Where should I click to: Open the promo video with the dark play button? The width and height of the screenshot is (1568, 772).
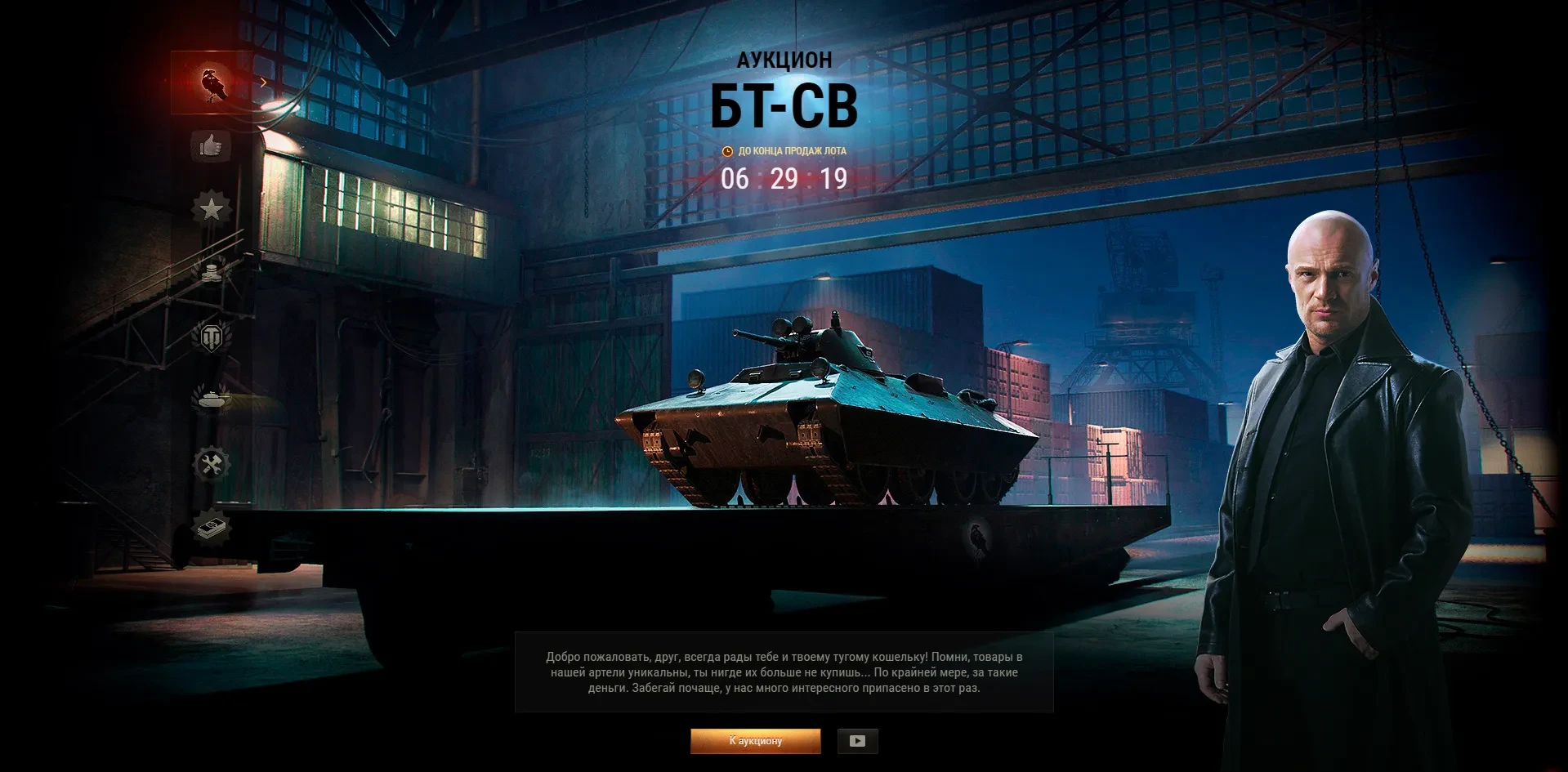coord(857,742)
